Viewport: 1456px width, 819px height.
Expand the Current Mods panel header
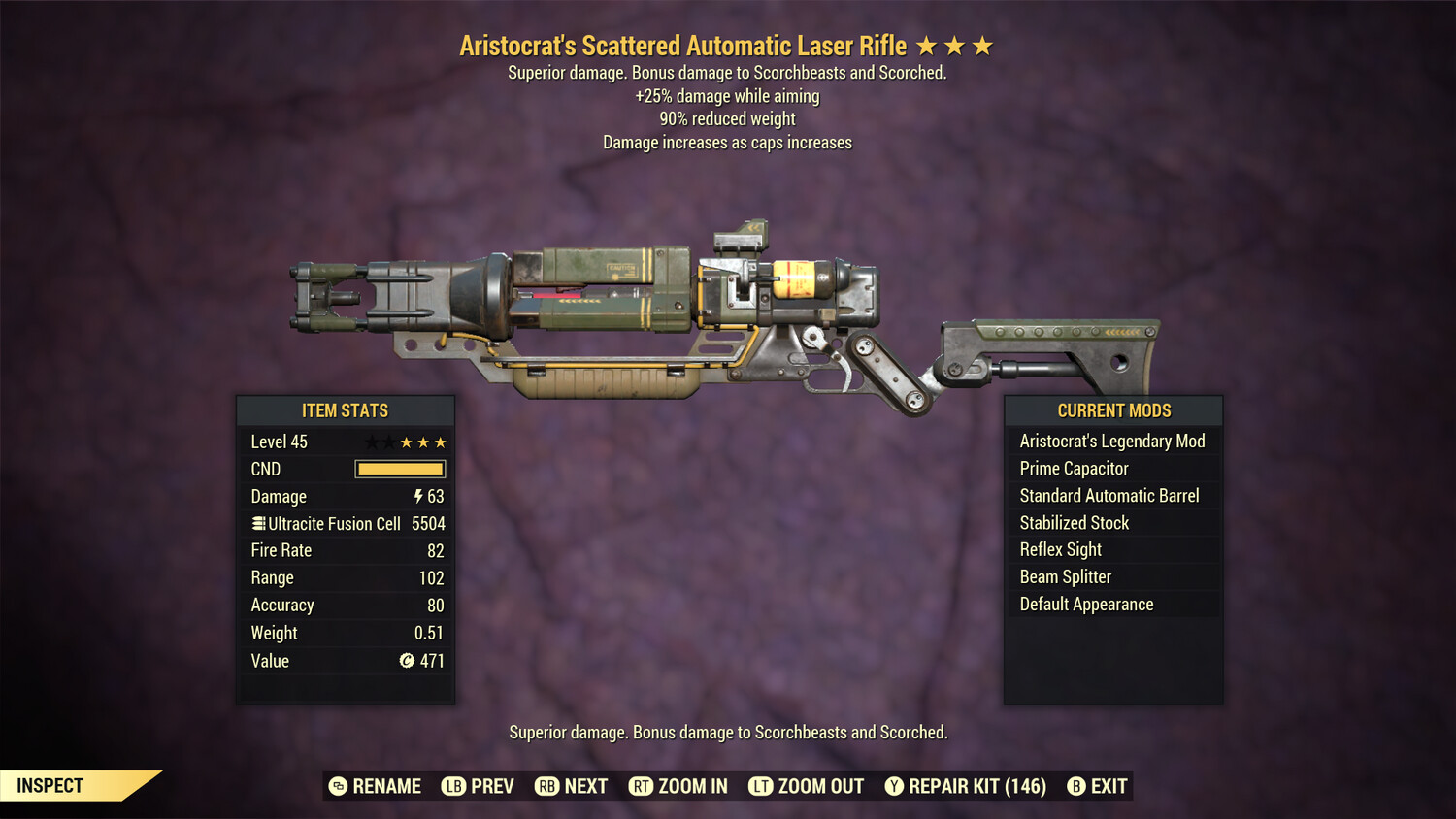tap(1112, 410)
